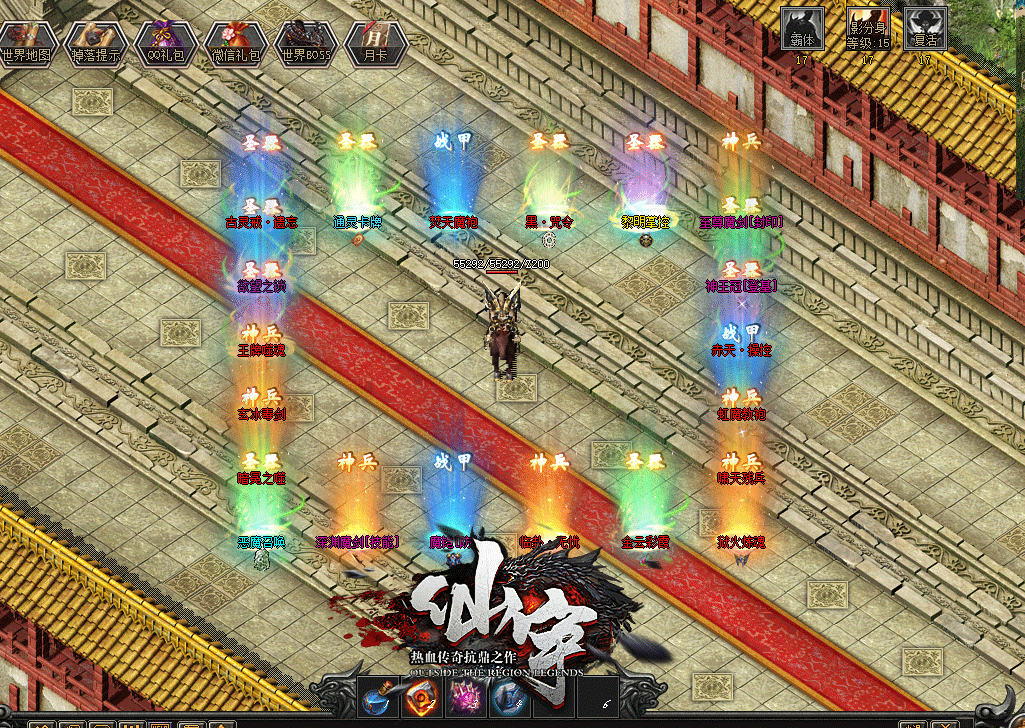Use the blue stone item in slot 4

point(508,695)
